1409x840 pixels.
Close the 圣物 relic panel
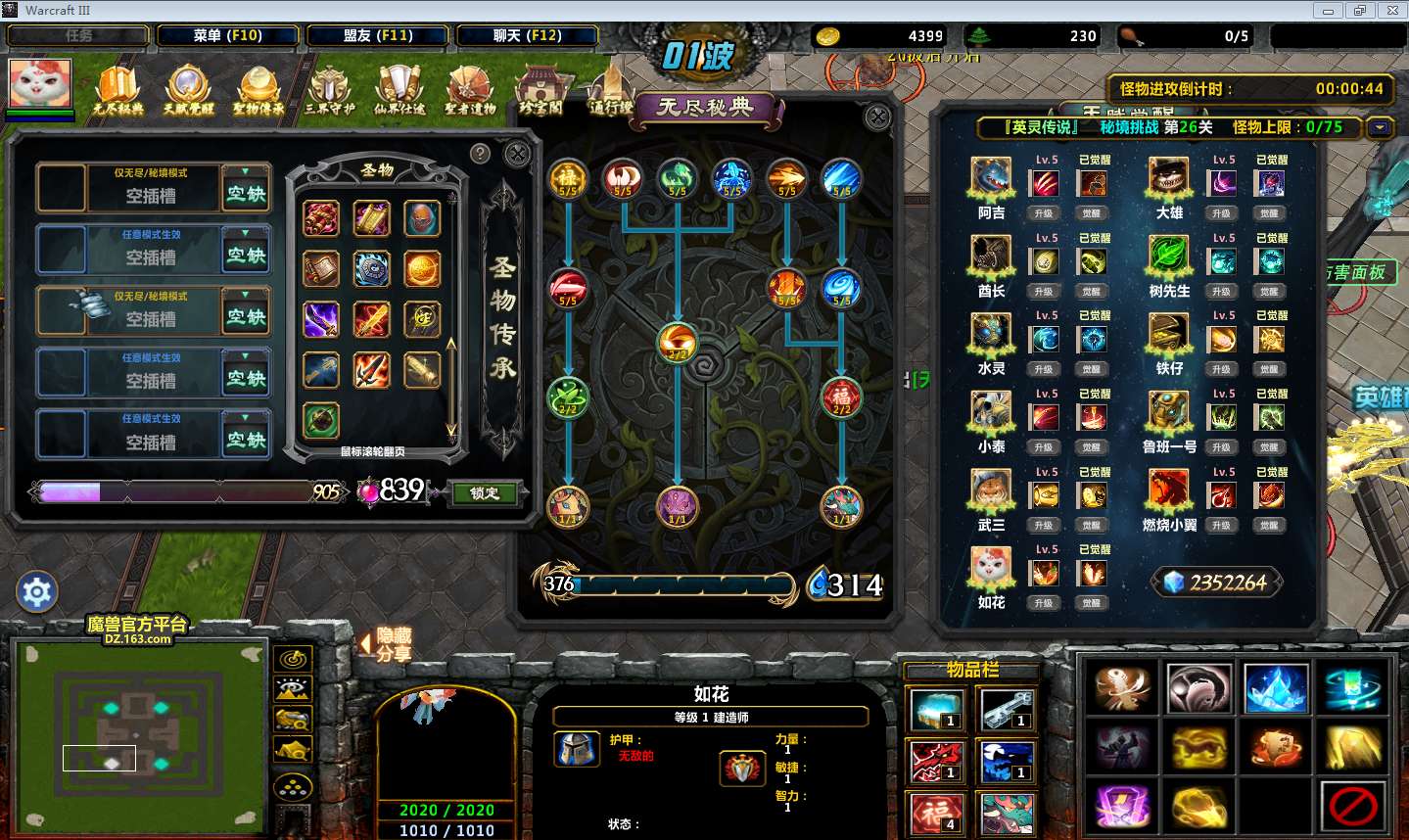pyautogui.click(x=517, y=154)
